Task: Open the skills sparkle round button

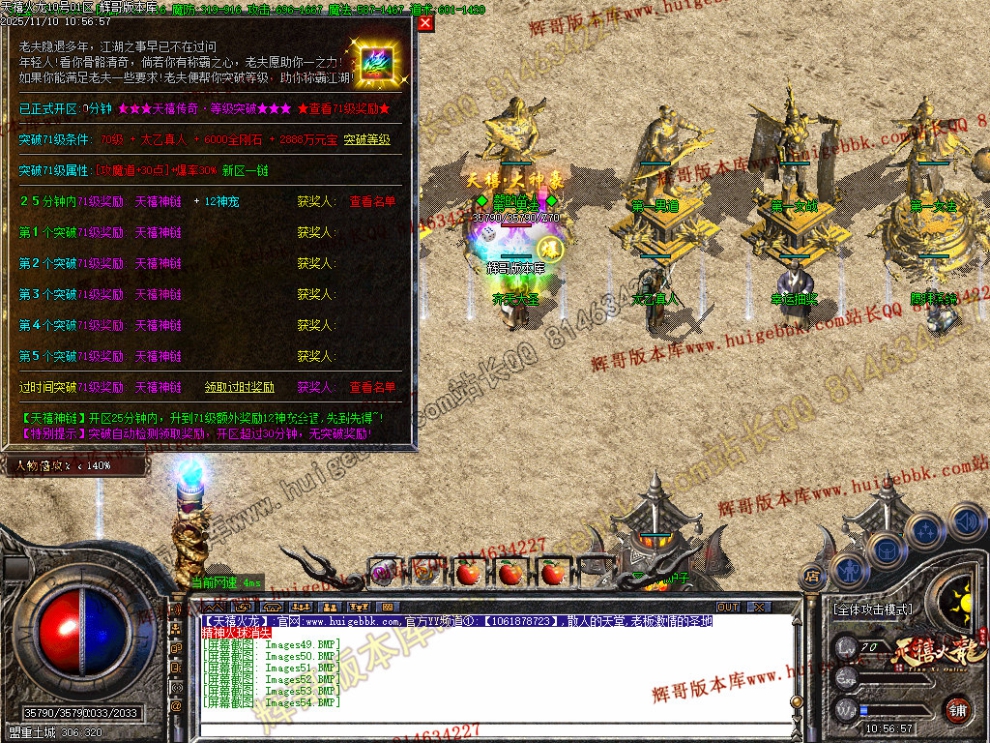Action: 926,530
